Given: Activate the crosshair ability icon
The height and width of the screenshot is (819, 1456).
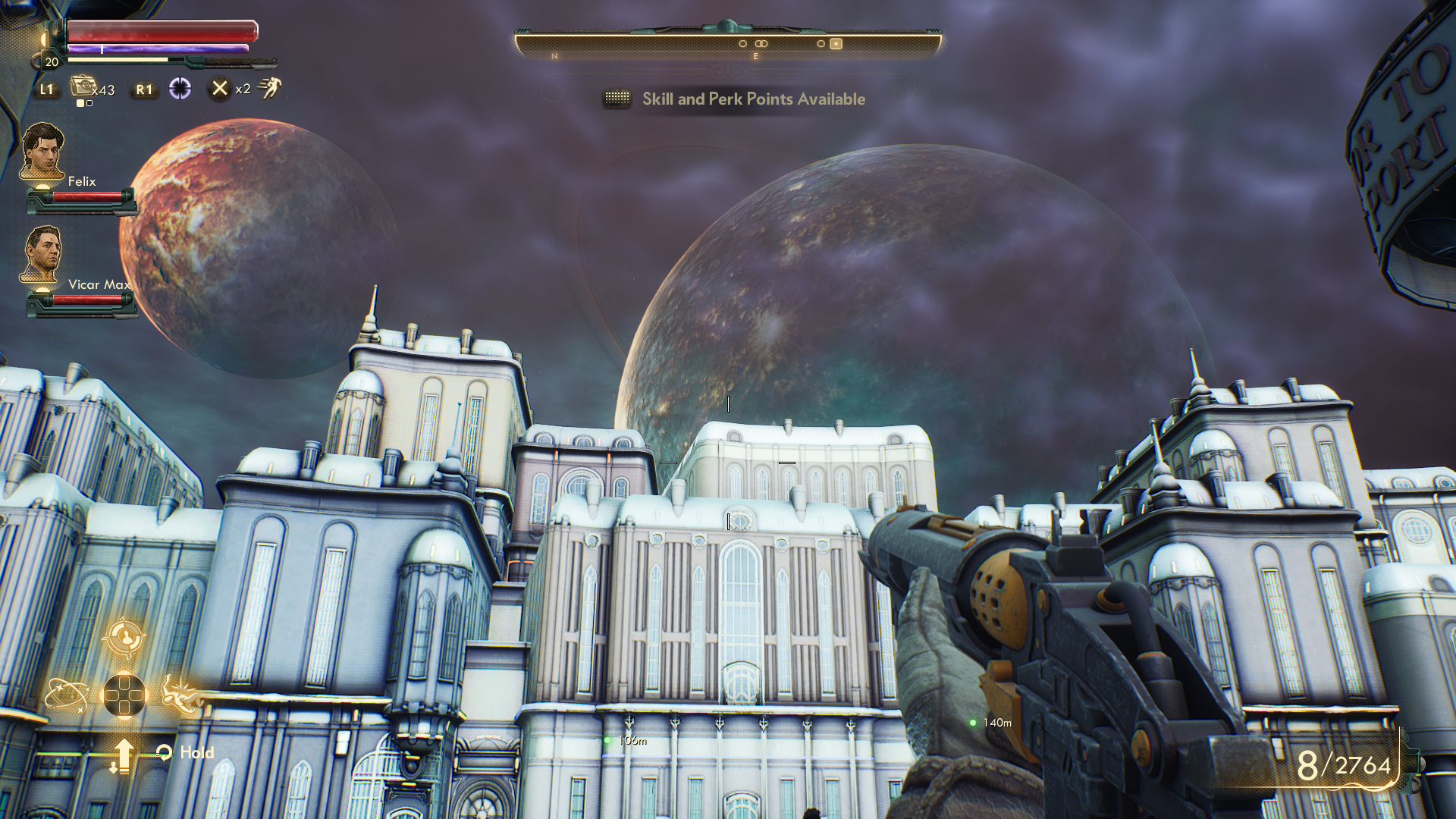Looking at the screenshot, I should (180, 89).
